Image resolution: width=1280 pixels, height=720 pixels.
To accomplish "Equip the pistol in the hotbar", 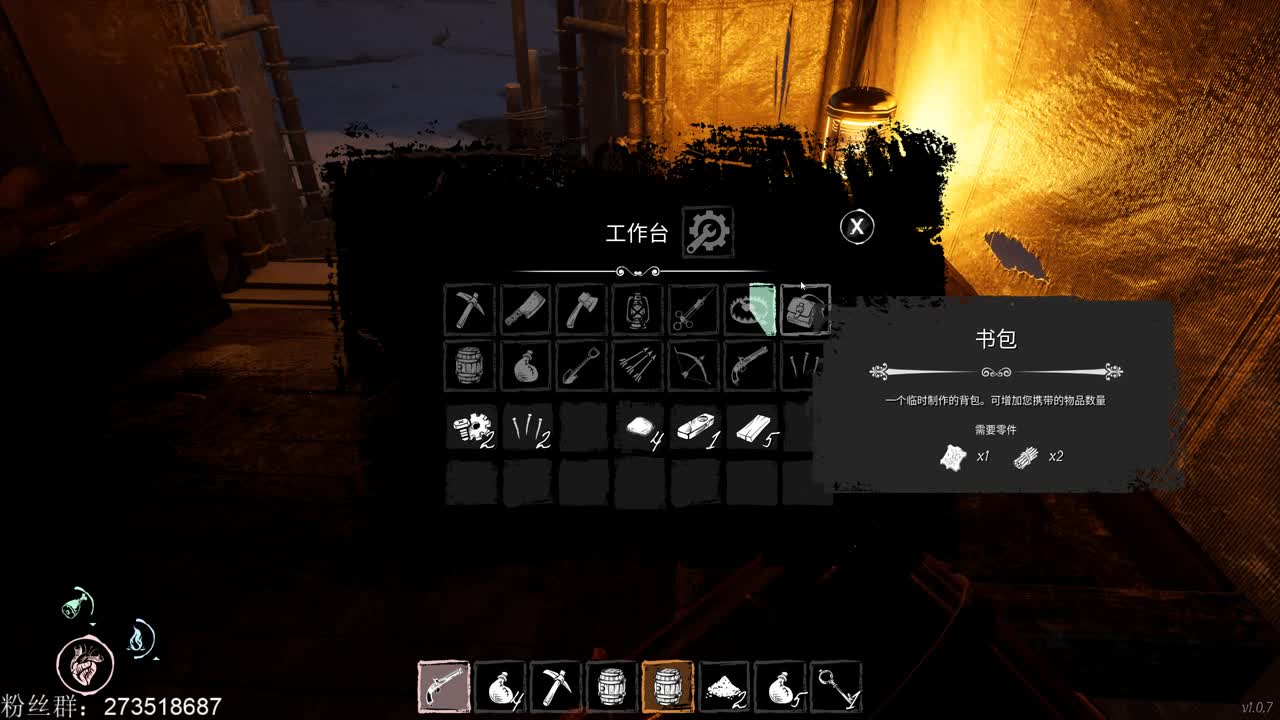I will (443, 687).
